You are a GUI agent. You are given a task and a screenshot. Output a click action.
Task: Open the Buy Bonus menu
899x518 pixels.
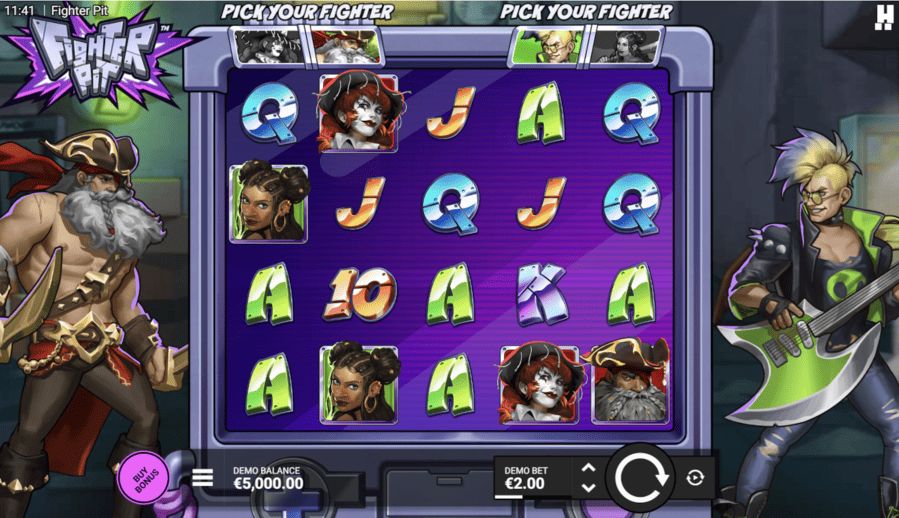tap(144, 477)
